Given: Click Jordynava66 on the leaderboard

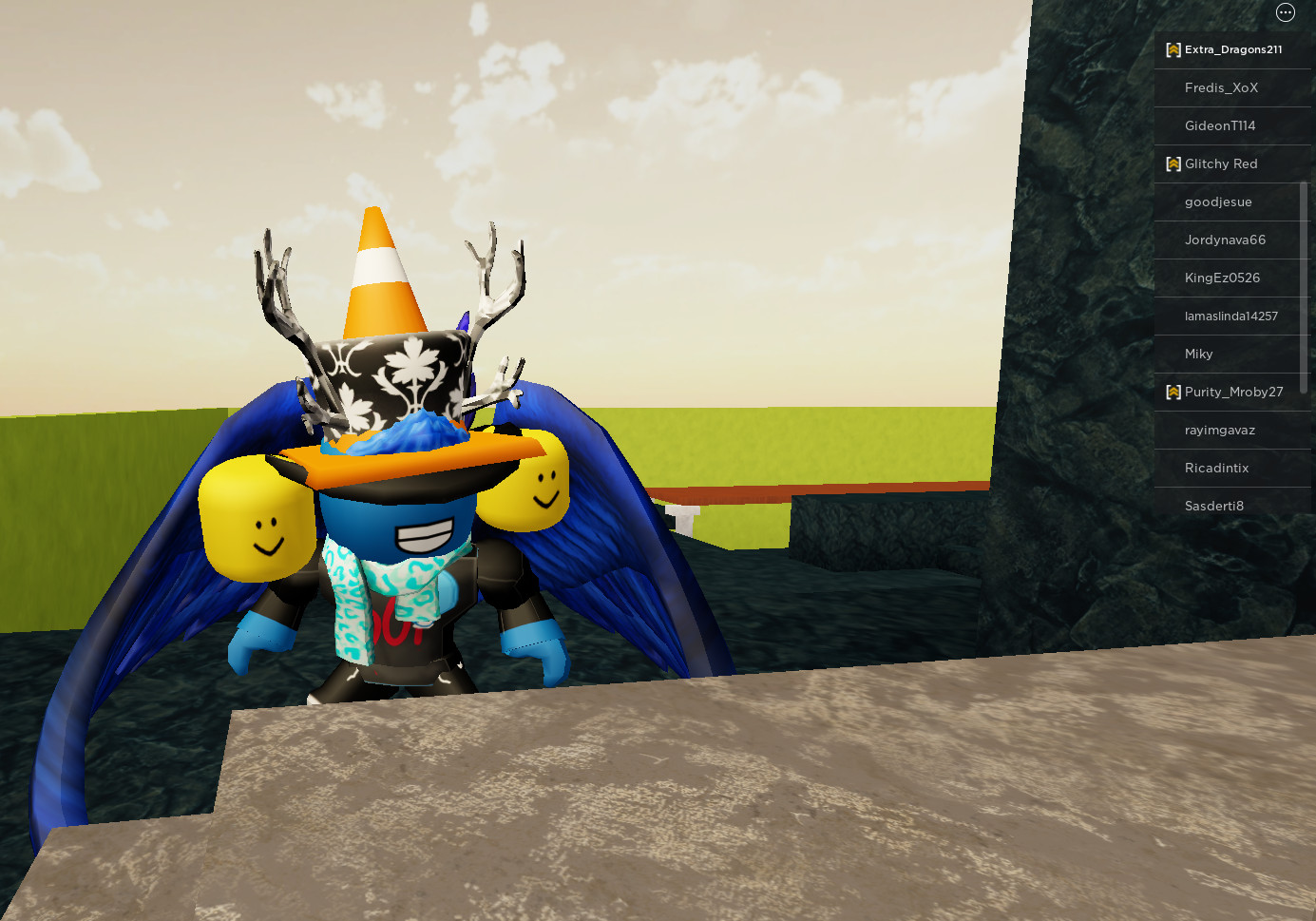Looking at the screenshot, I should coord(1226,240).
